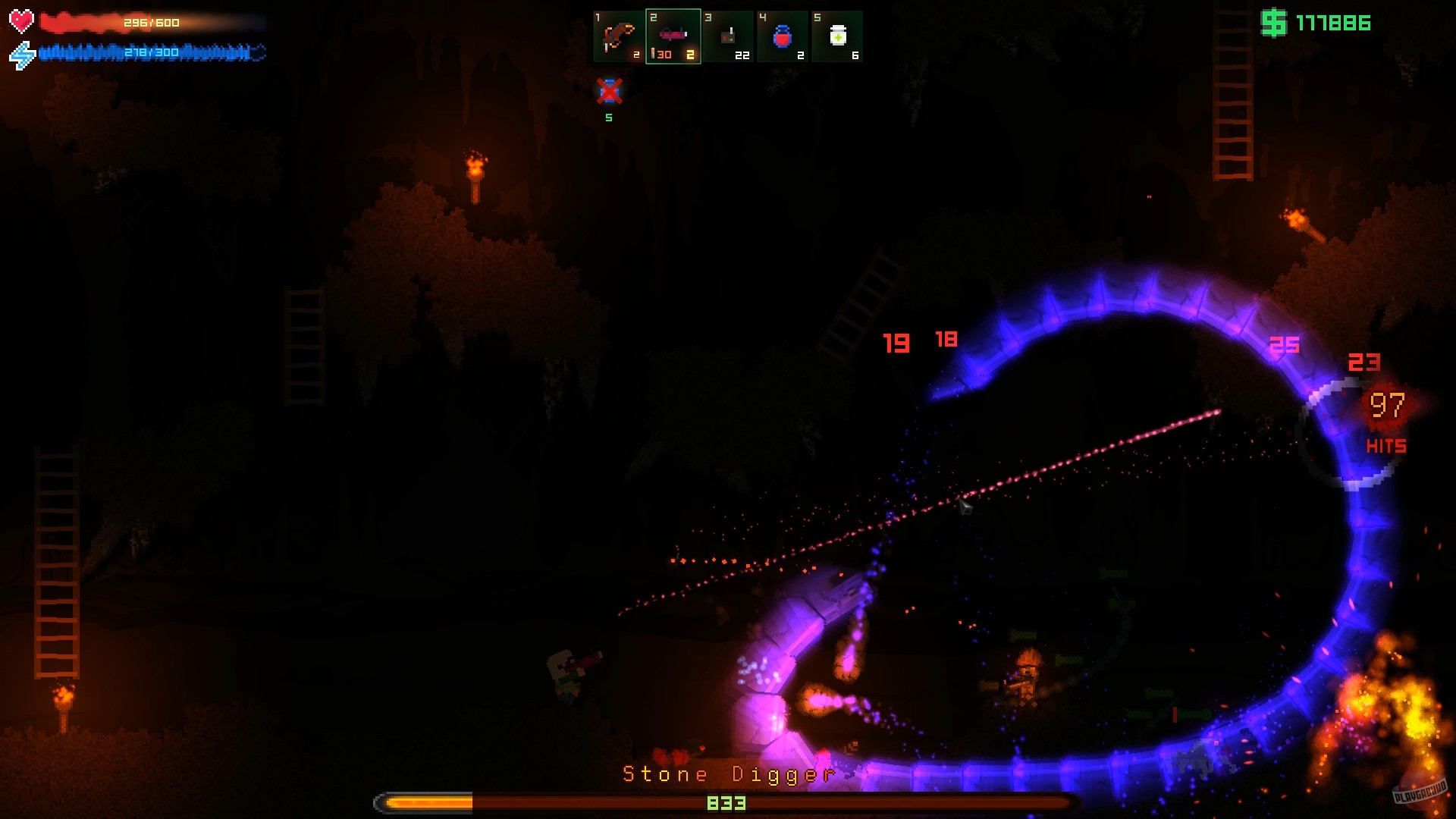Select the detonator in hotbar slot 3

click(x=727, y=36)
